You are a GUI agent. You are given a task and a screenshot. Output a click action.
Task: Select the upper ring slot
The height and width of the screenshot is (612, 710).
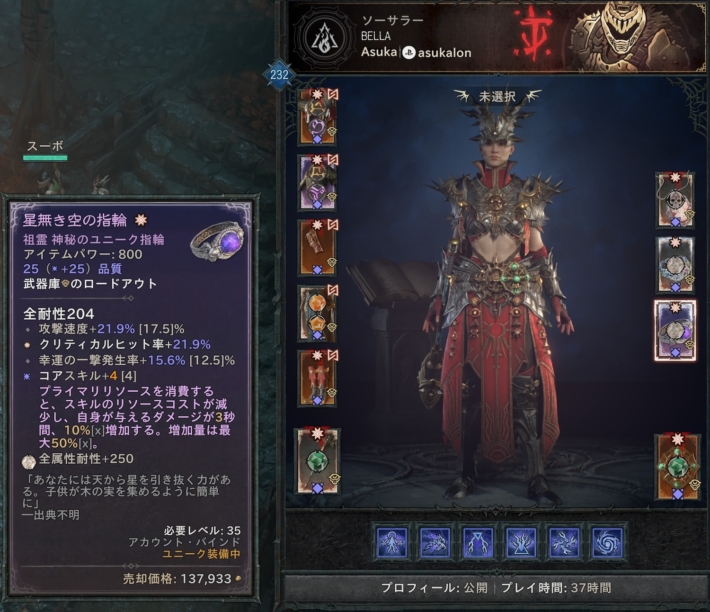pyautogui.click(x=675, y=264)
